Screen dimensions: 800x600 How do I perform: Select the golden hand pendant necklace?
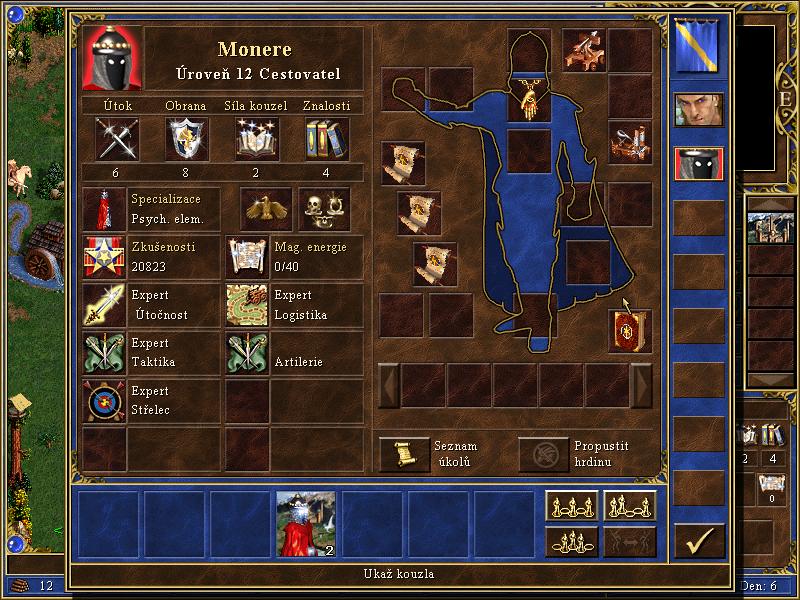529,100
